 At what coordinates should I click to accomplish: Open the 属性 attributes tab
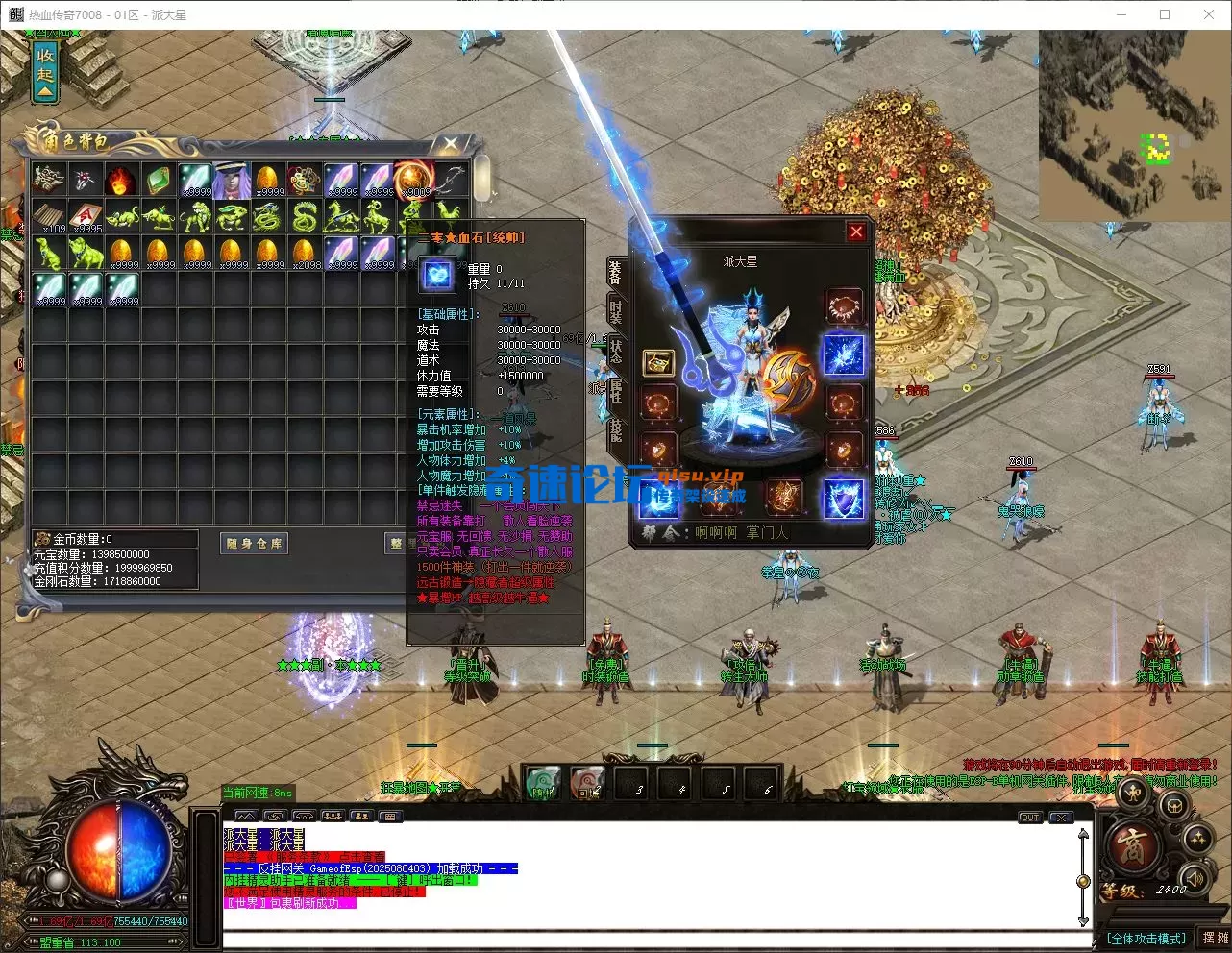615,390
